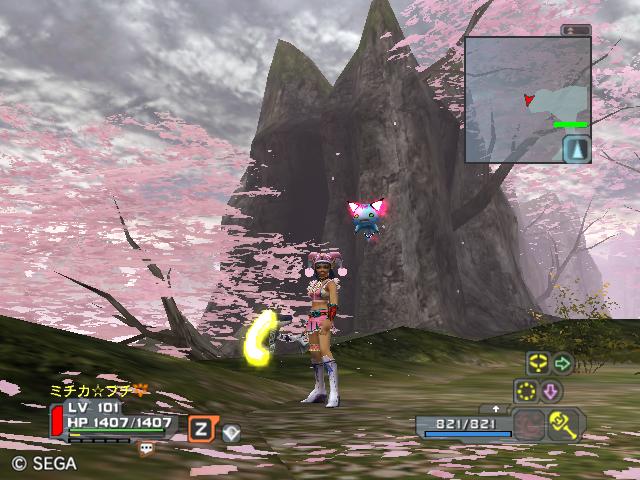This screenshot has width=640, height=480.
Task: Expand the small up-arrow palette tab
Action: tap(497, 409)
